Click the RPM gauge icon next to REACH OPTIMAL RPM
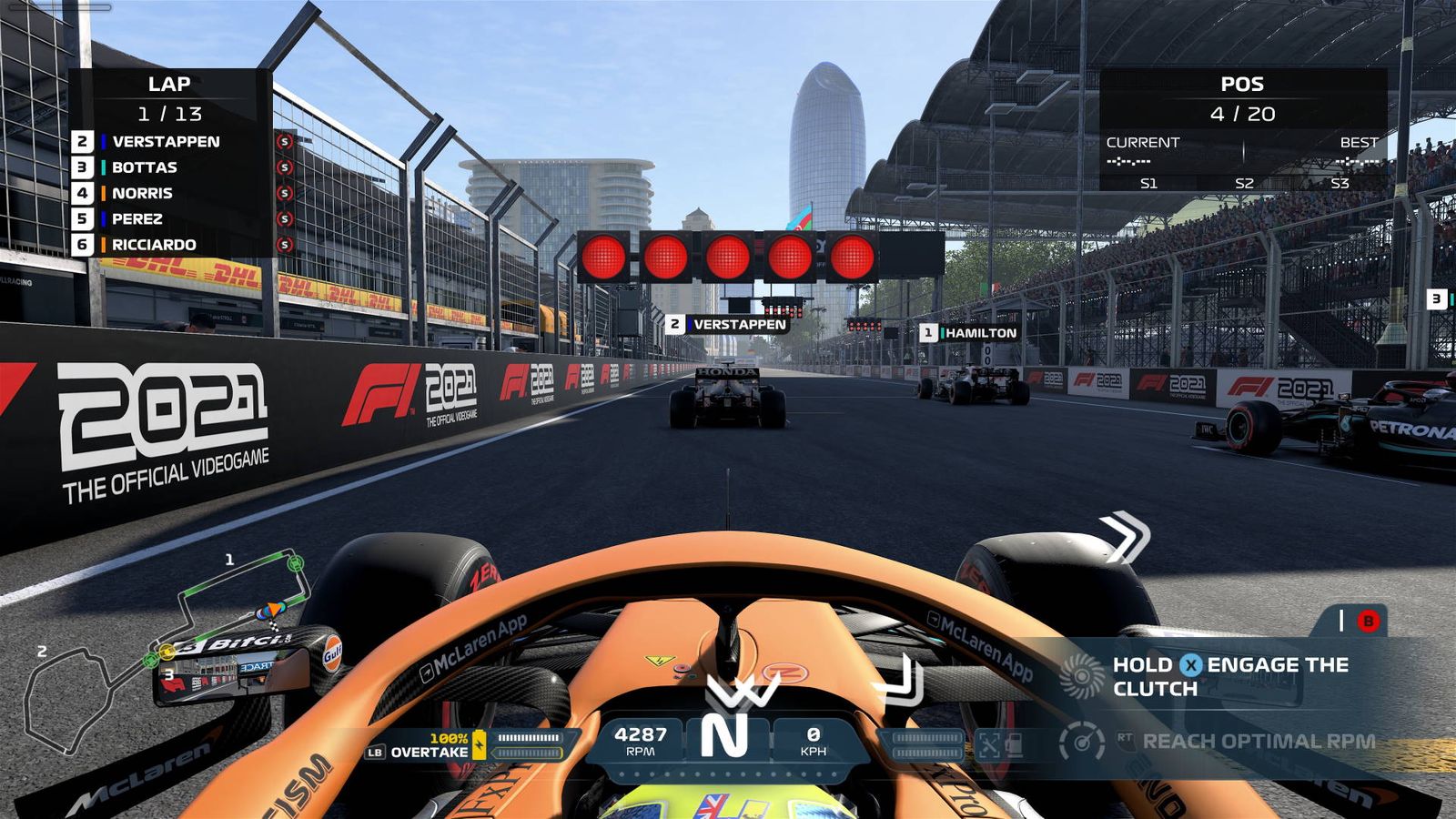The image size is (1456, 819). click(1081, 742)
